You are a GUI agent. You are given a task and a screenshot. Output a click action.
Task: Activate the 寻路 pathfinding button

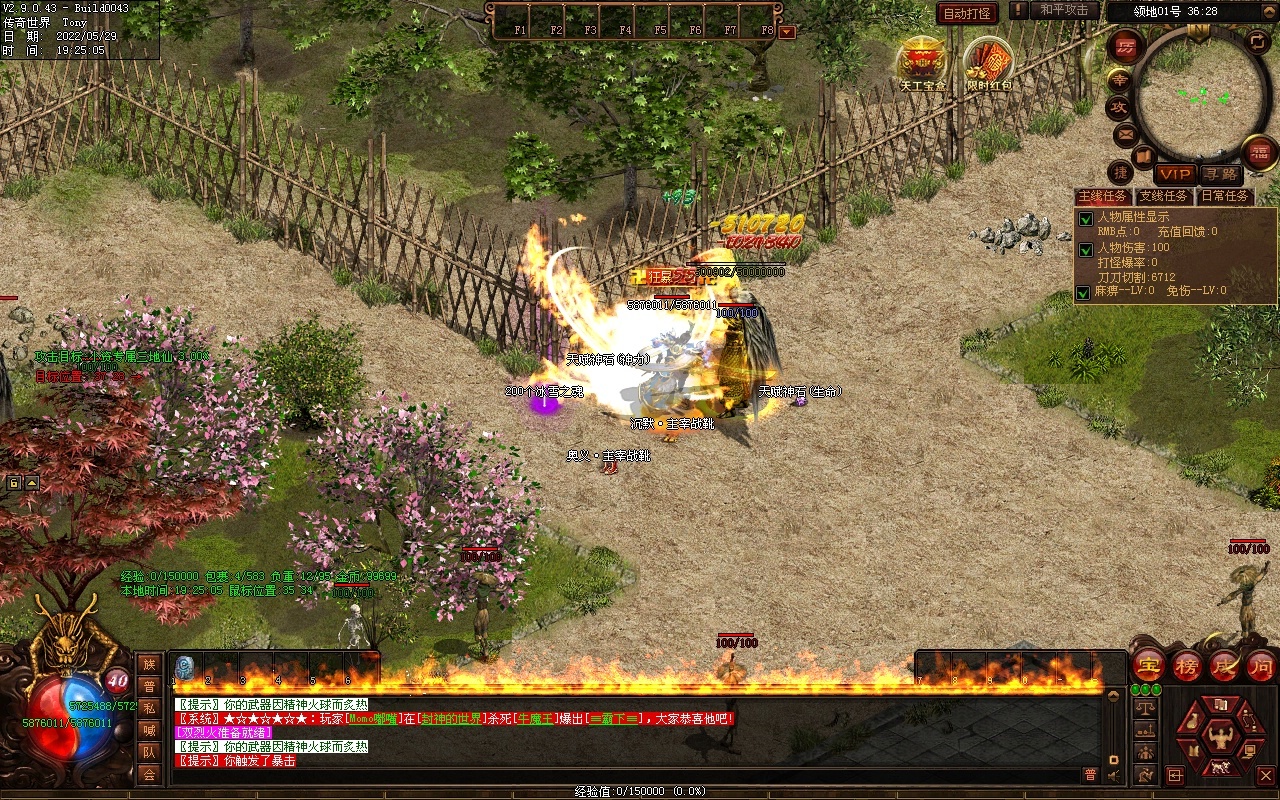click(1220, 175)
